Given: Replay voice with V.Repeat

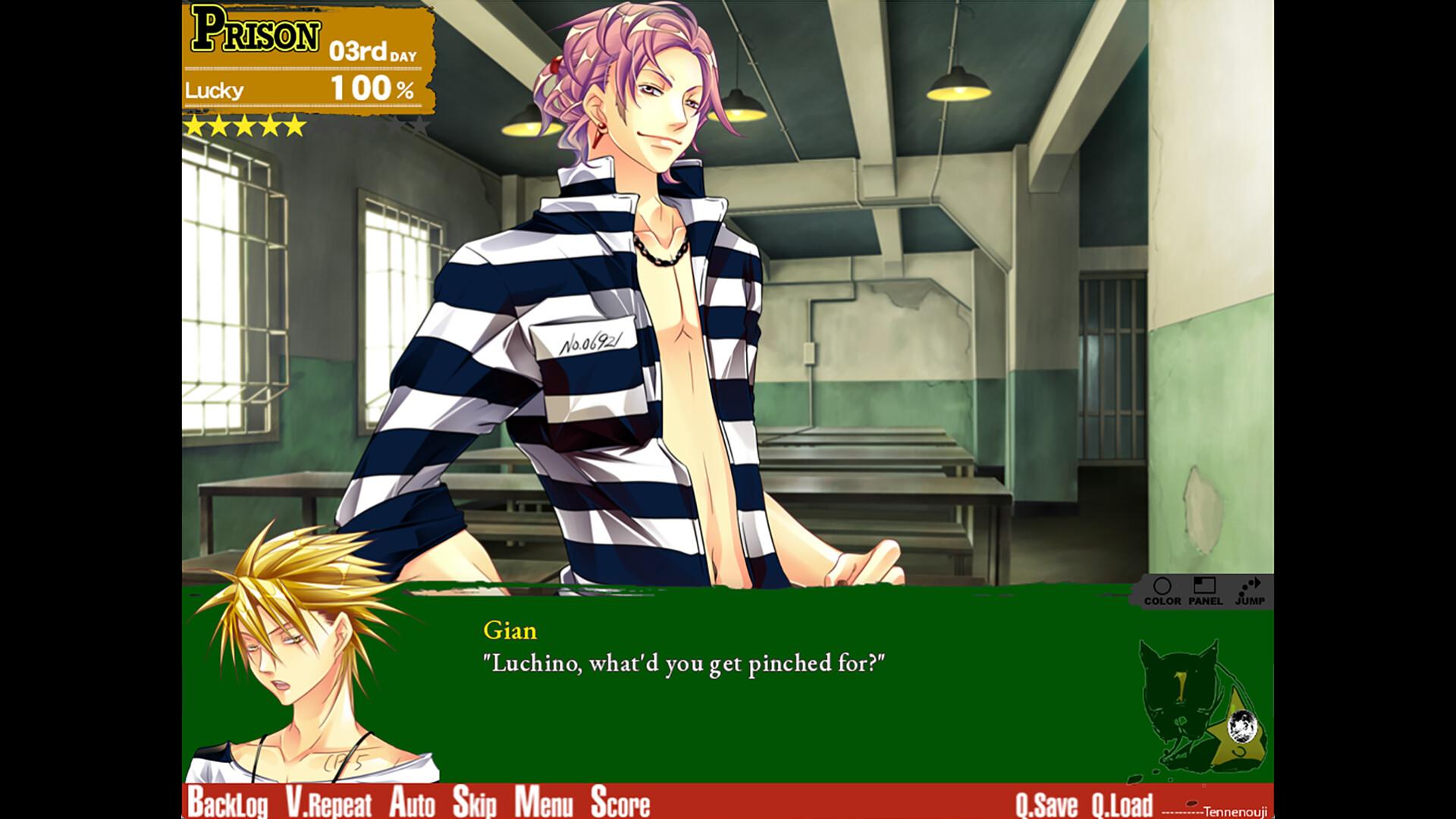Looking at the screenshot, I should point(329,803).
